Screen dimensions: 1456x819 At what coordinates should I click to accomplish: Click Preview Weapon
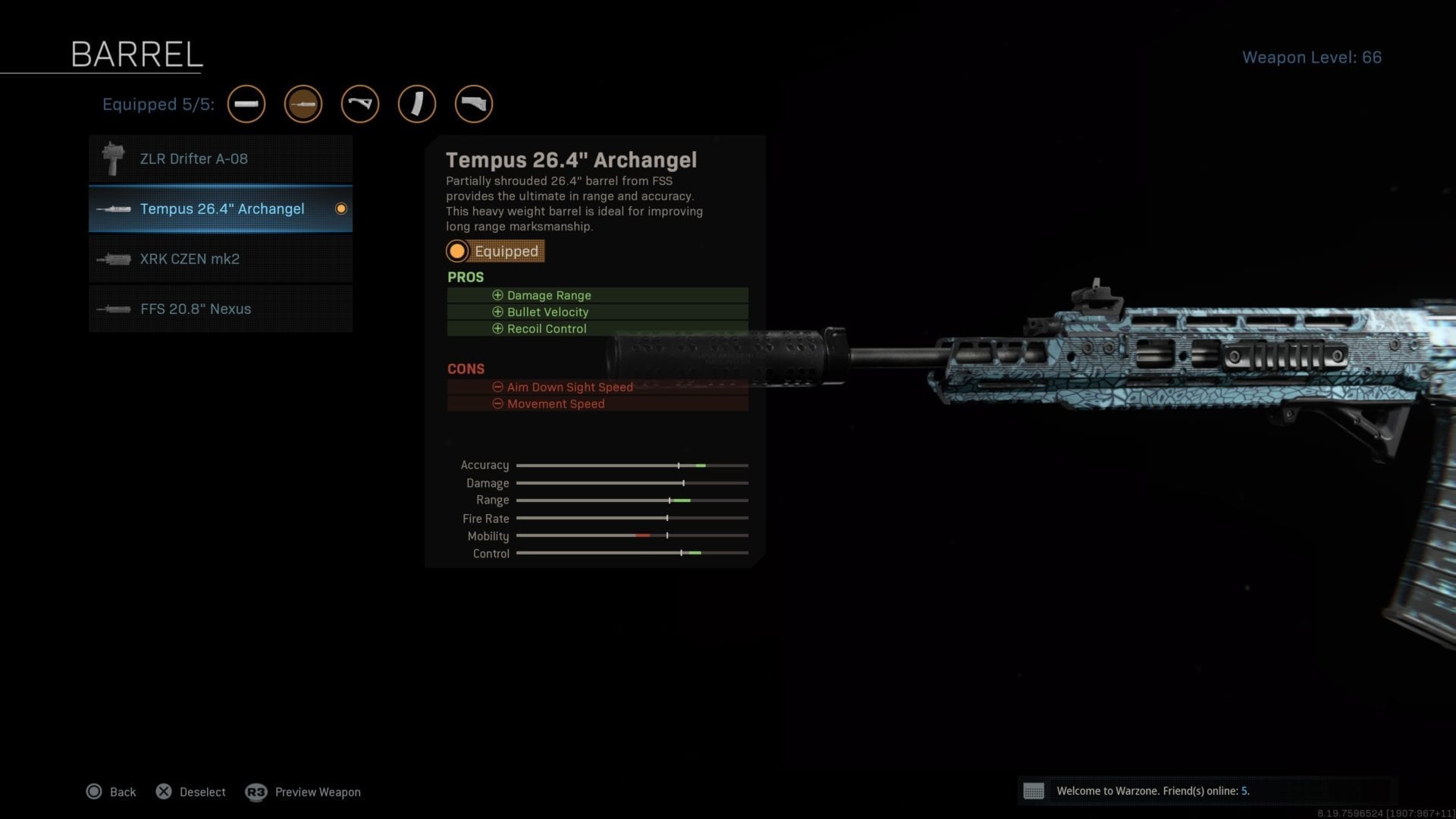click(x=317, y=792)
